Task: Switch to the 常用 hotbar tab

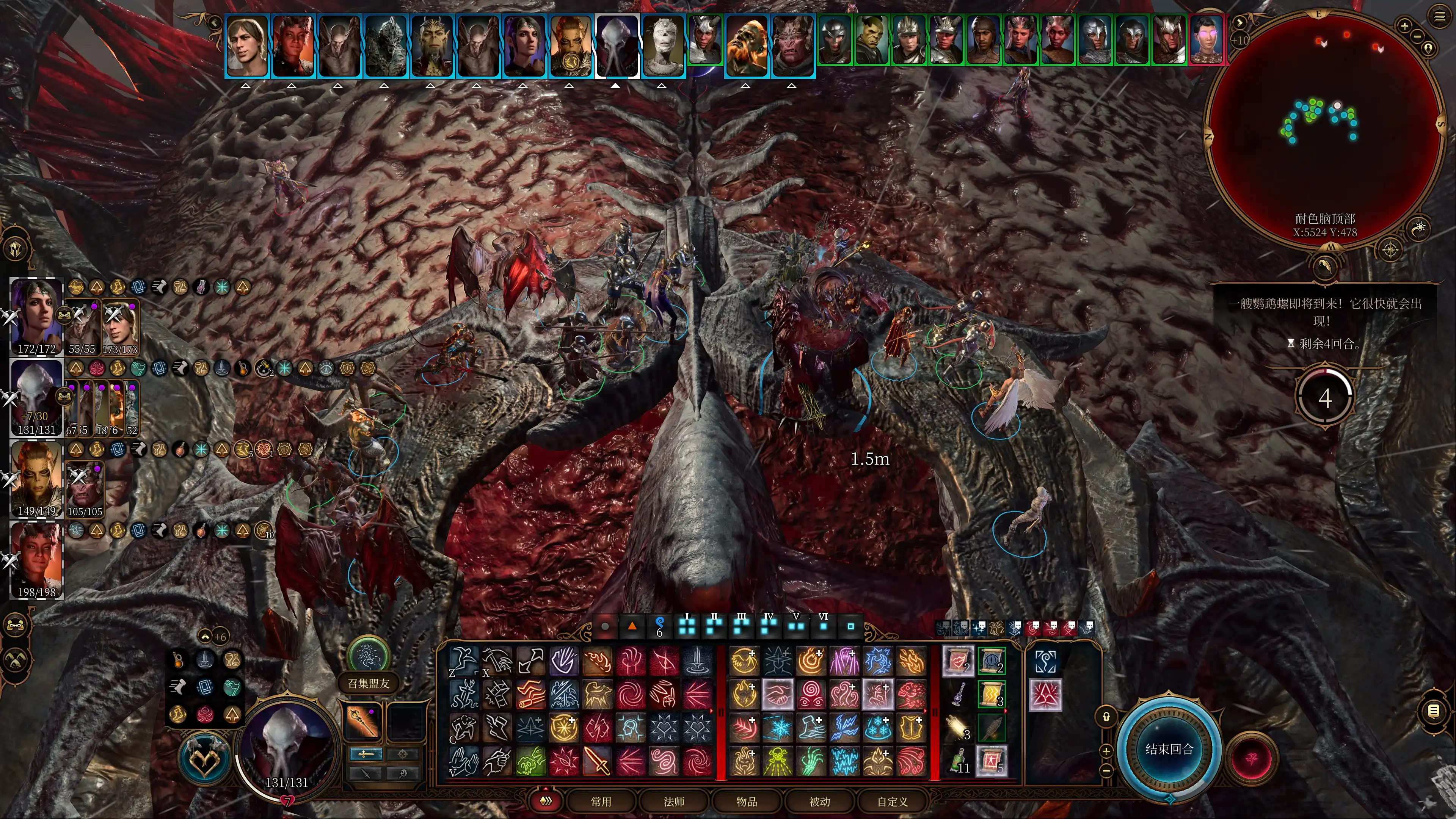Action: 601,802
